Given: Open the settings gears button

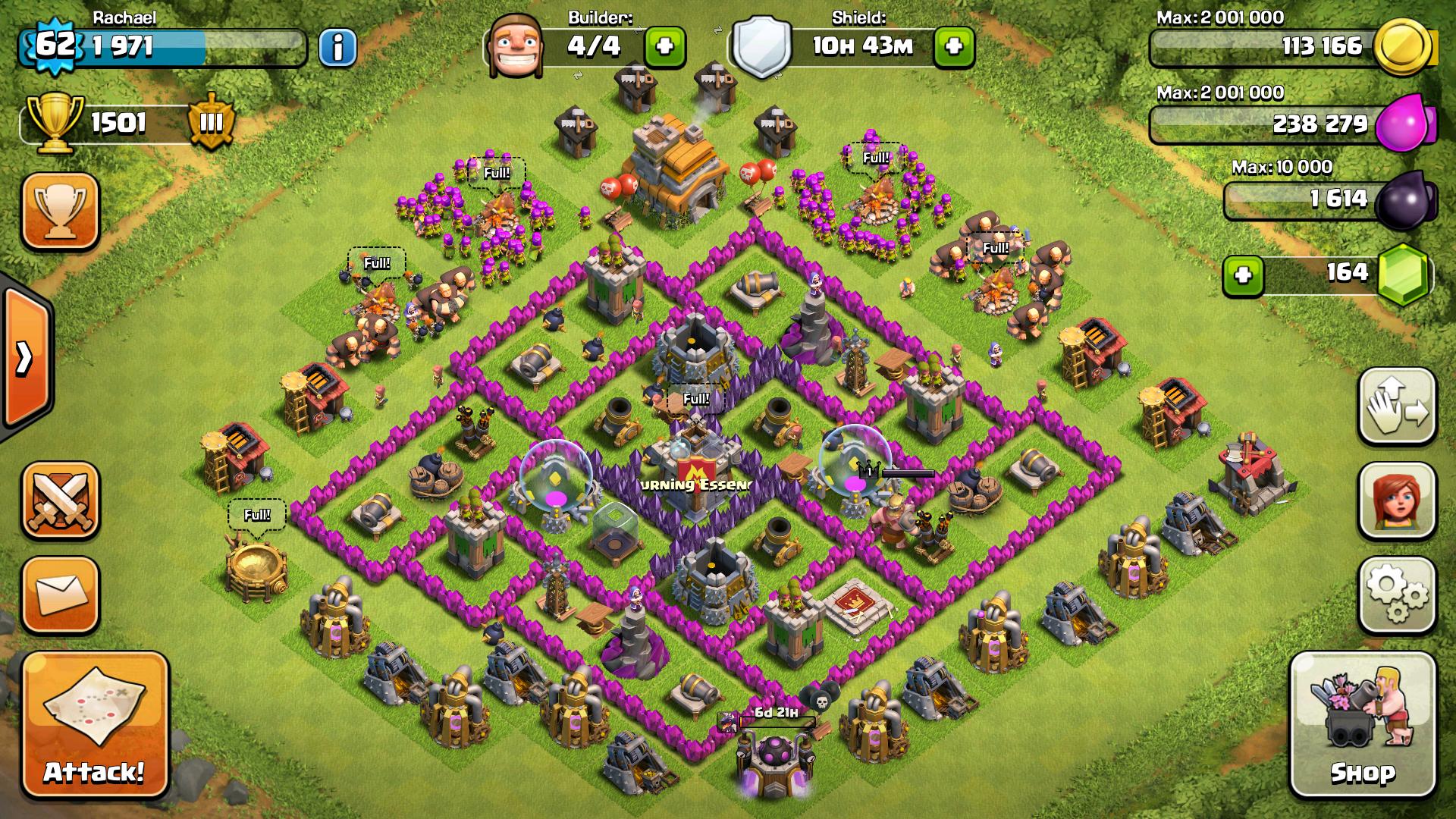Looking at the screenshot, I should [x=1397, y=594].
